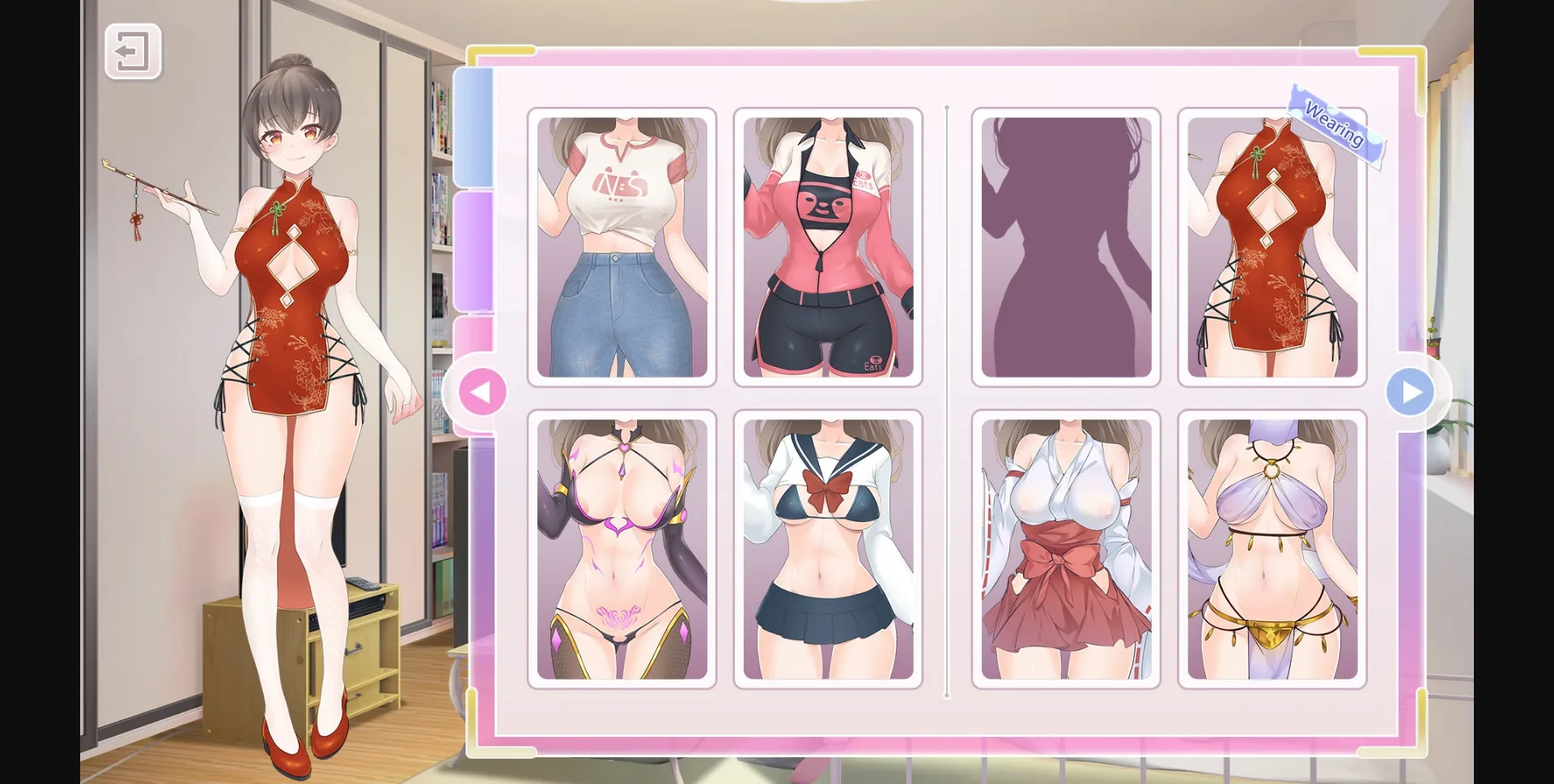Go back to the previous outfit page
The height and width of the screenshot is (784, 1554).
click(x=482, y=392)
